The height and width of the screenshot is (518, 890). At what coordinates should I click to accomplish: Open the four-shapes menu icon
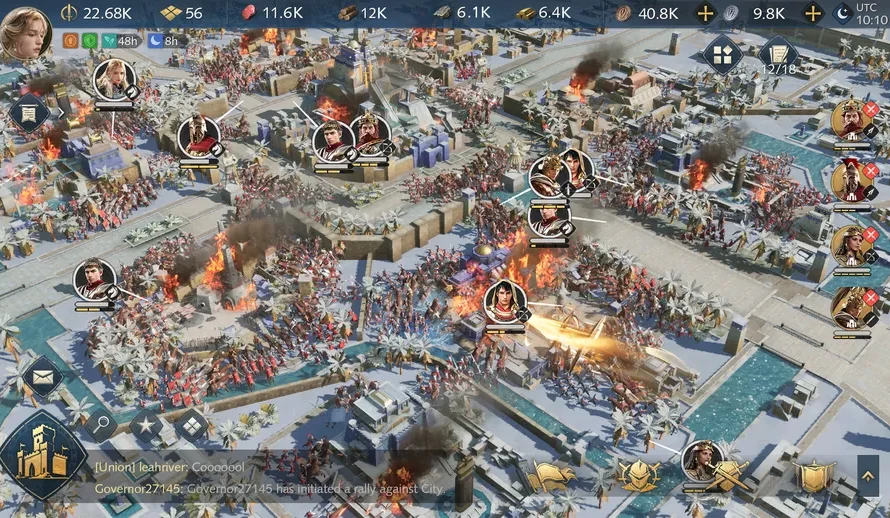pos(722,54)
